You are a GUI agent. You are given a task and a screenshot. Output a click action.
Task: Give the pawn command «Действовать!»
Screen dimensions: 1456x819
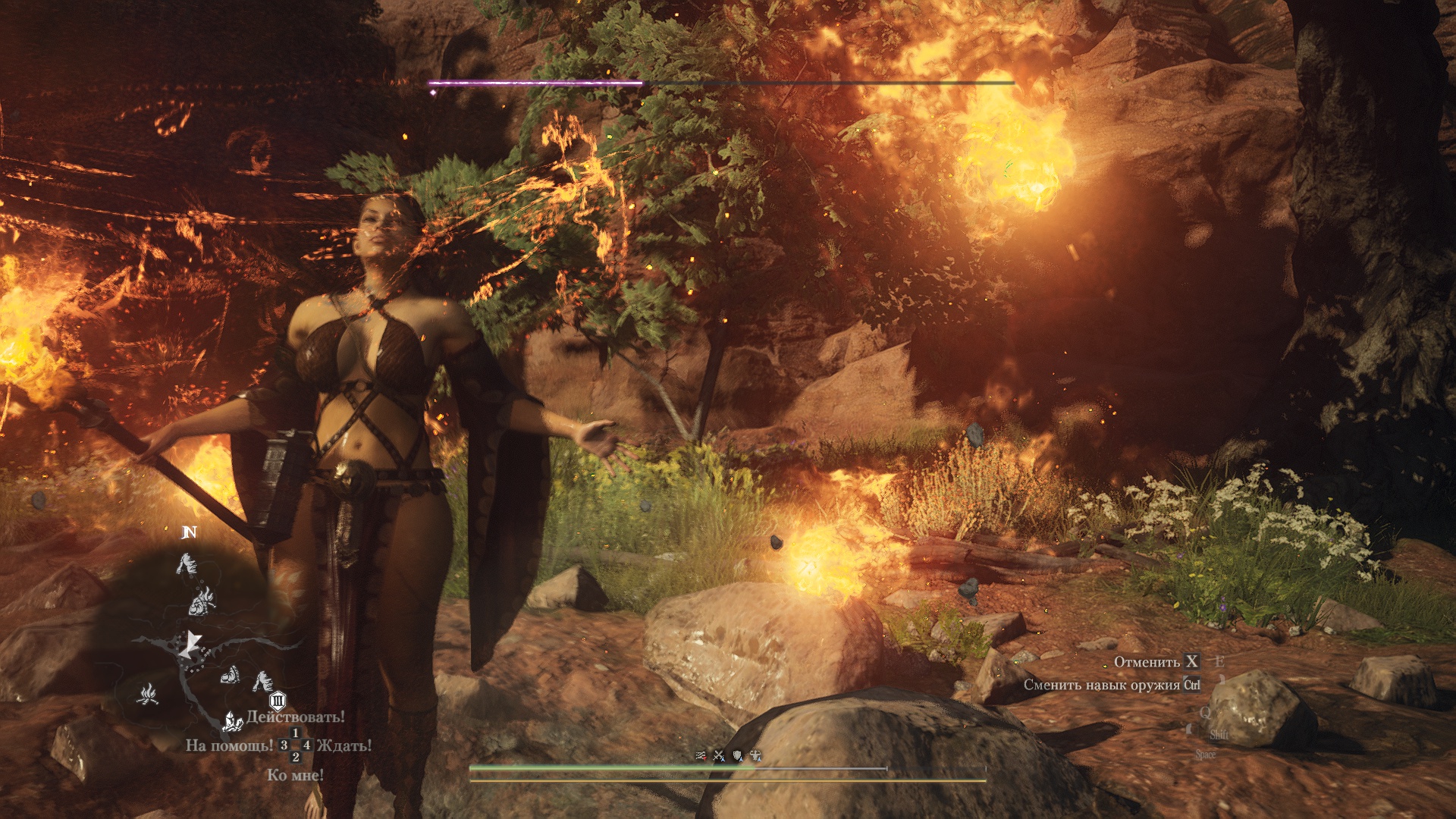coord(295,717)
